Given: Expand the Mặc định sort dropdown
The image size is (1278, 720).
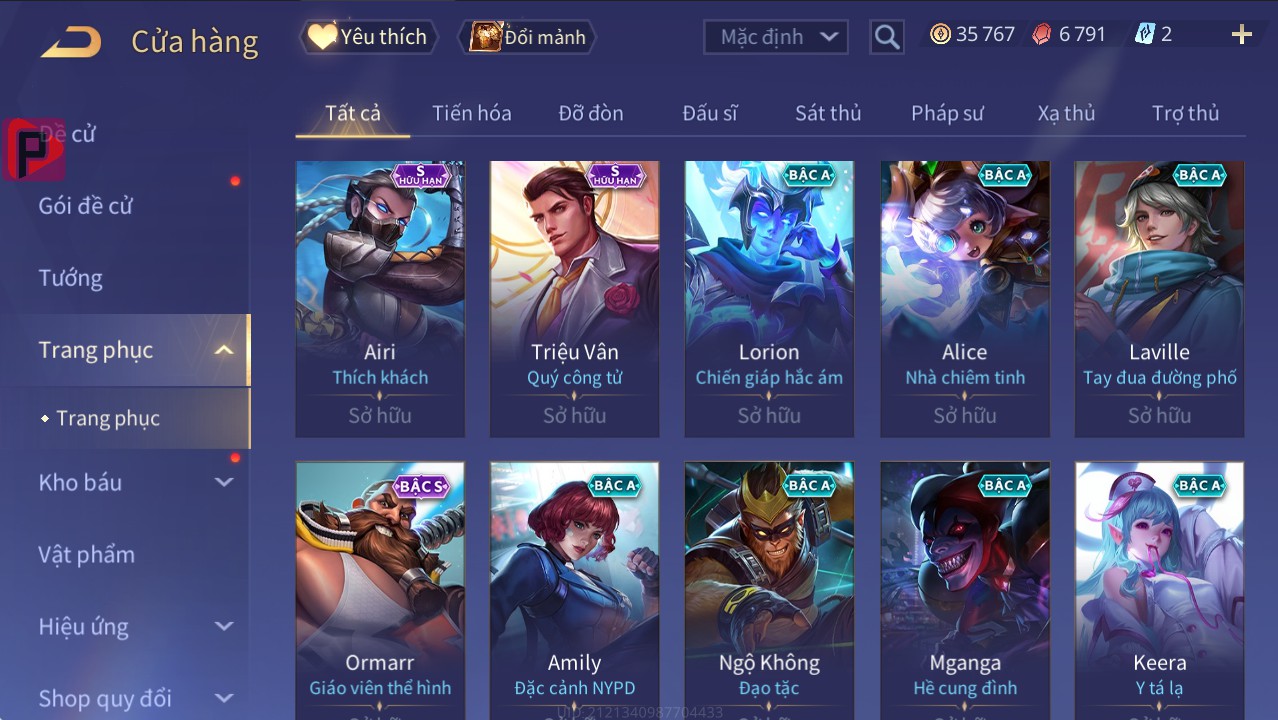Looking at the screenshot, I should pyautogui.click(x=776, y=37).
